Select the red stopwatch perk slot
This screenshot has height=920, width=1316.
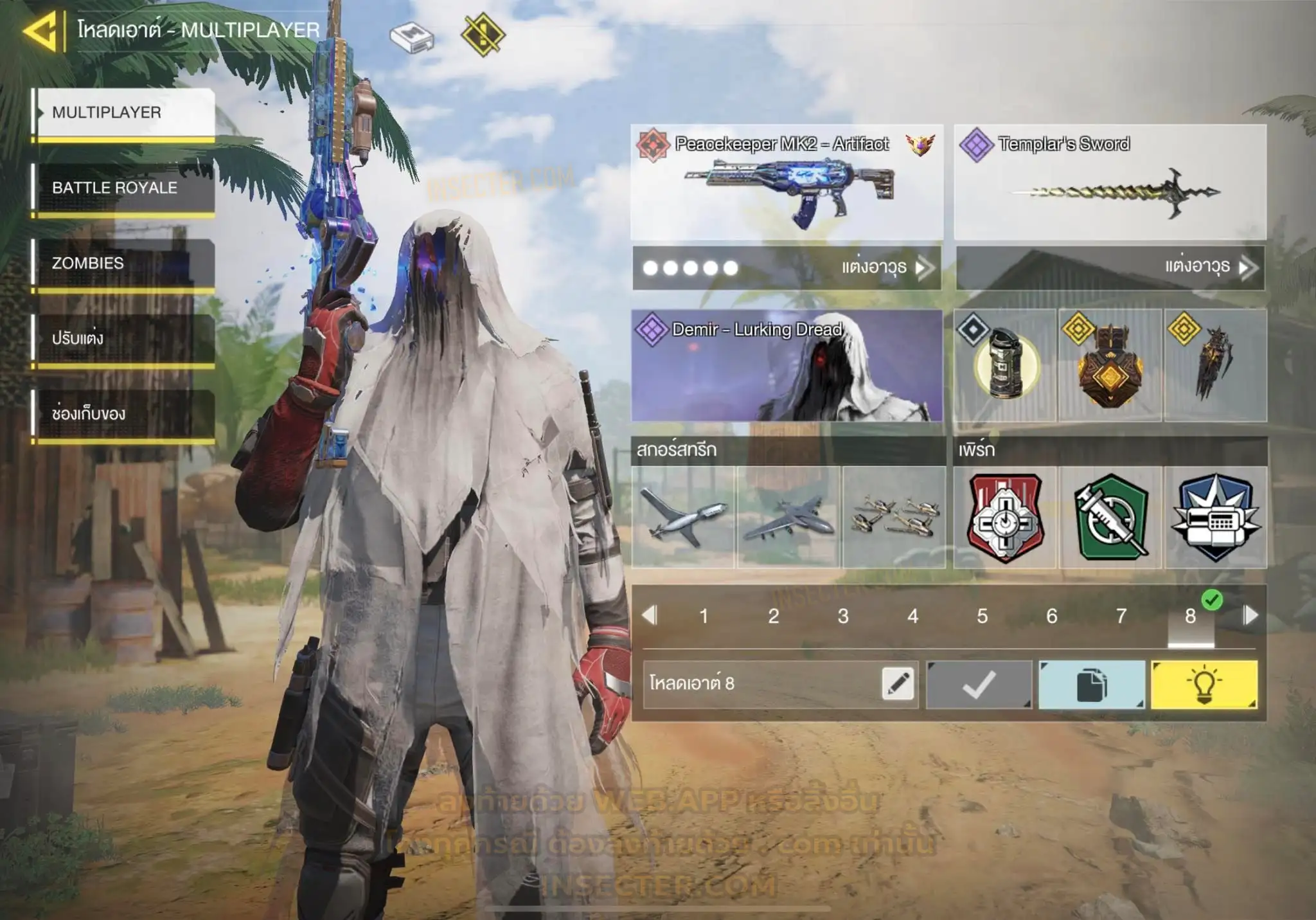click(x=1005, y=518)
